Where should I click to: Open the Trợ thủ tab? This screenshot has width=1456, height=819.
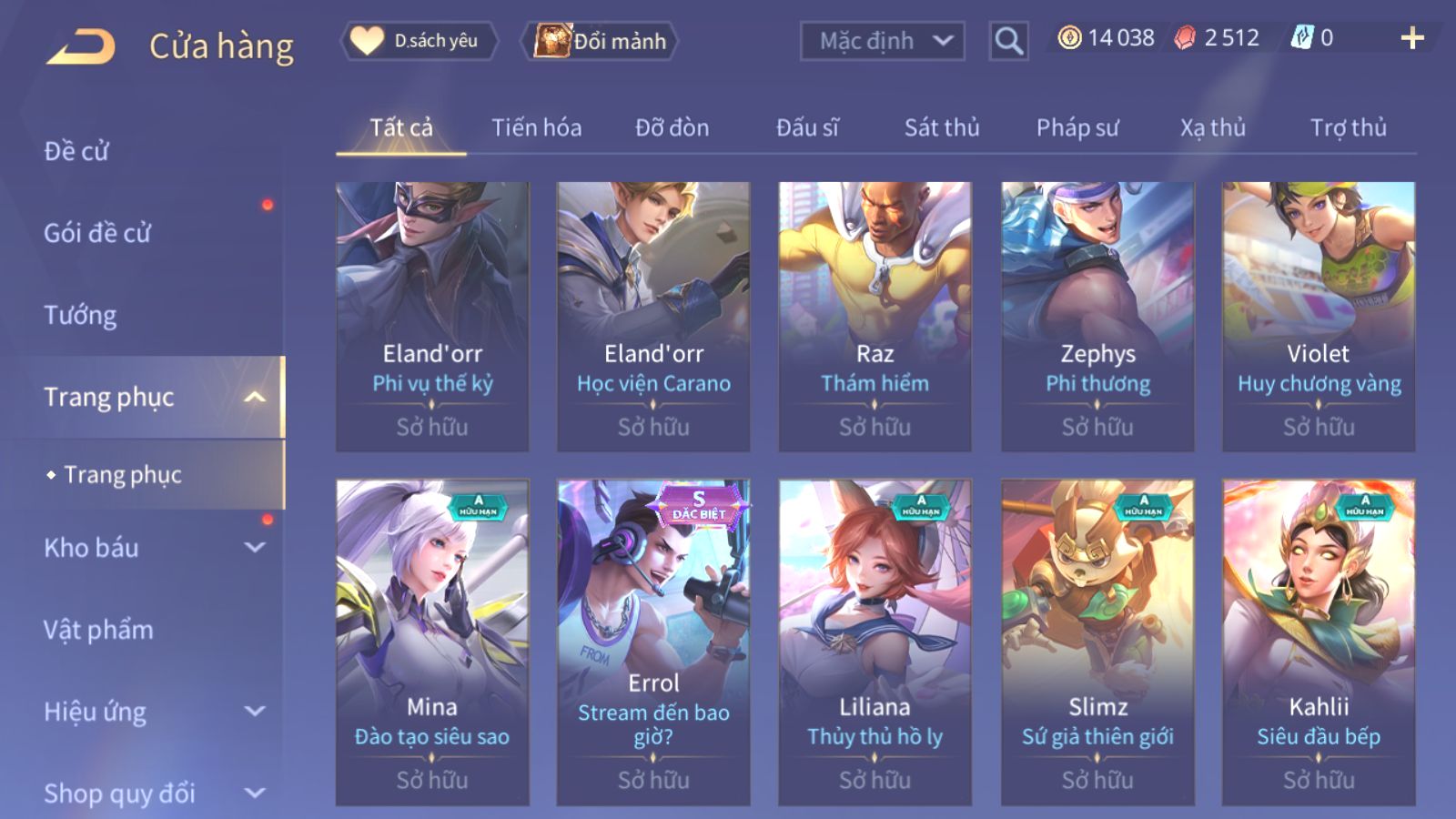pos(1348,128)
